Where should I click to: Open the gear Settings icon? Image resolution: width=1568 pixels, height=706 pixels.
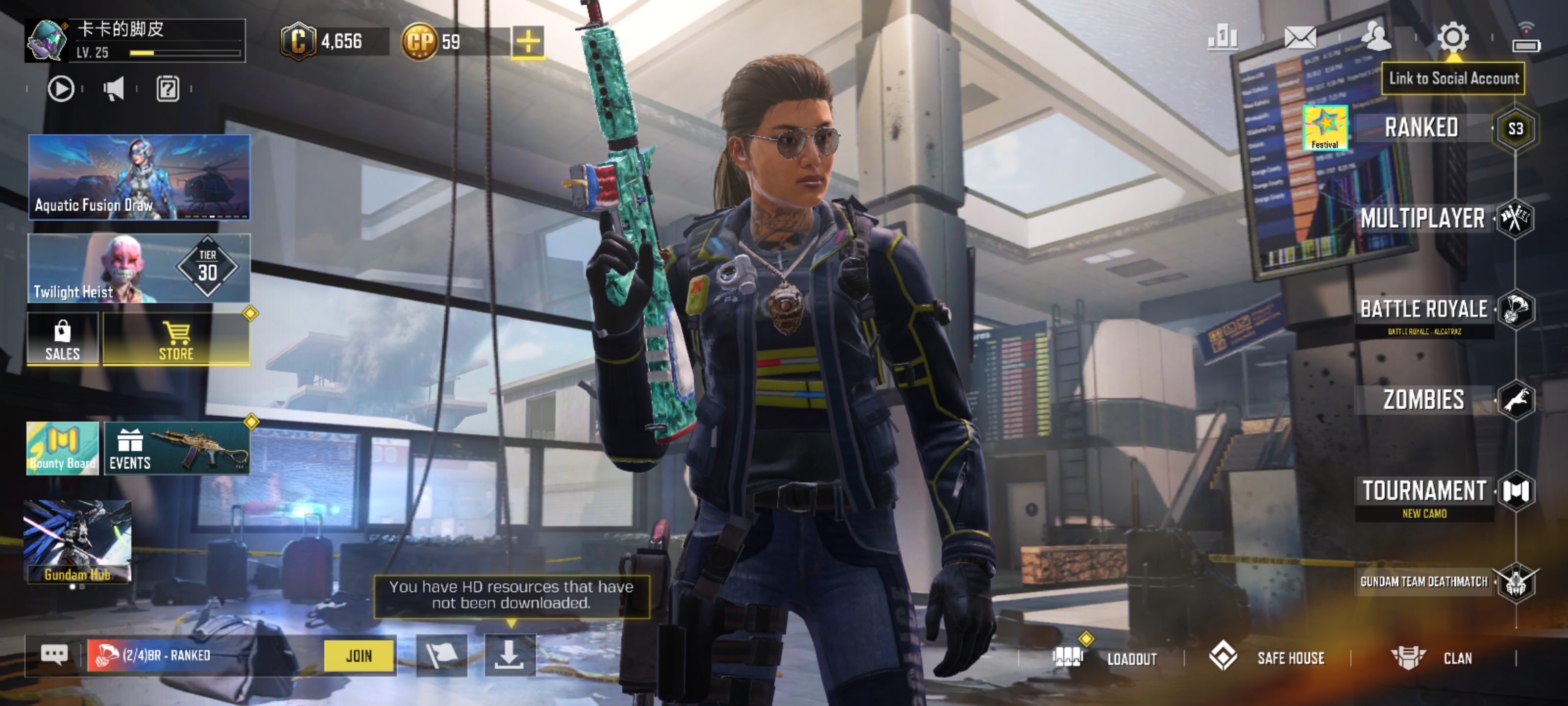(x=1453, y=38)
